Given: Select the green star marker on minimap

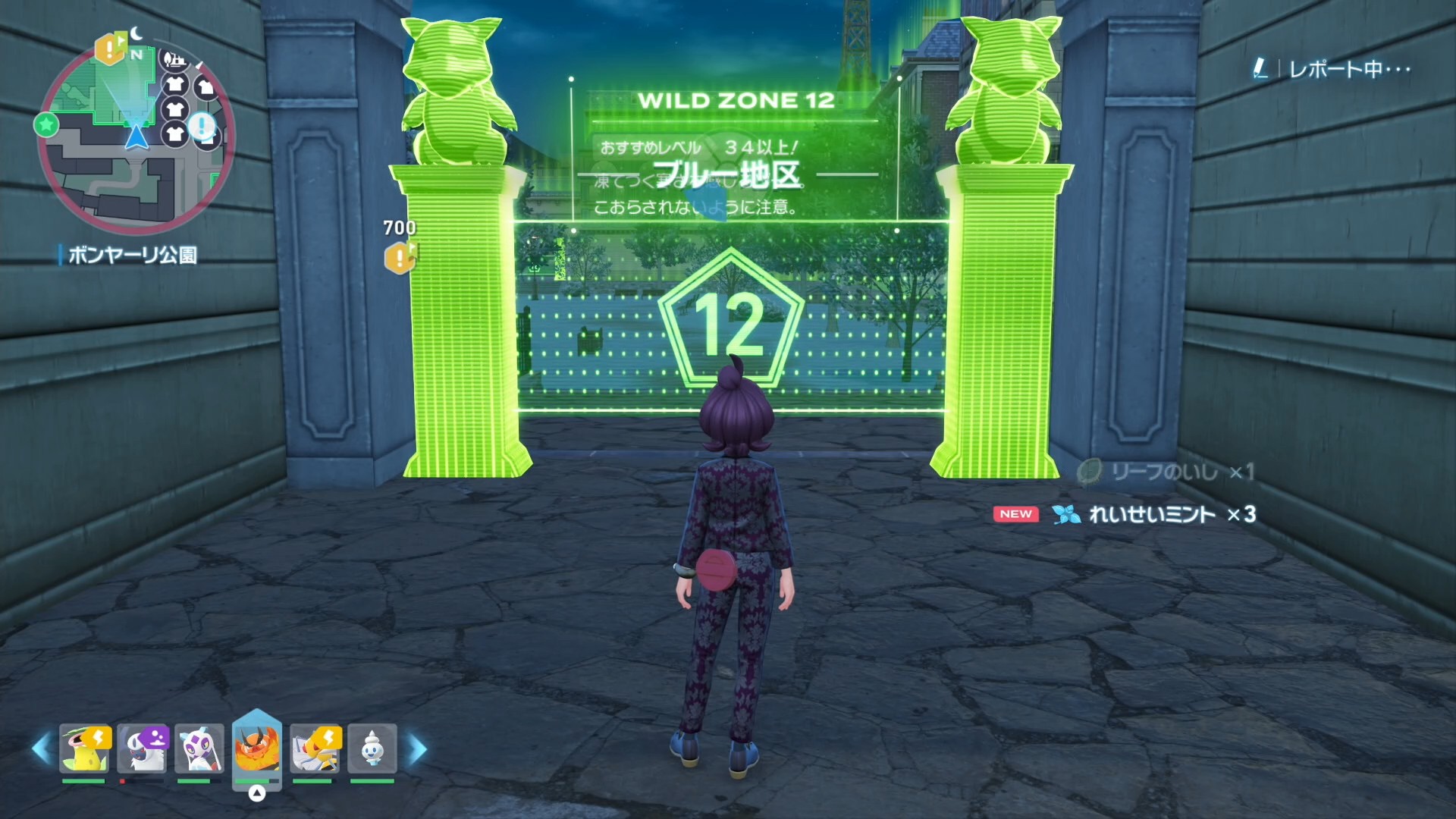Looking at the screenshot, I should (46, 124).
